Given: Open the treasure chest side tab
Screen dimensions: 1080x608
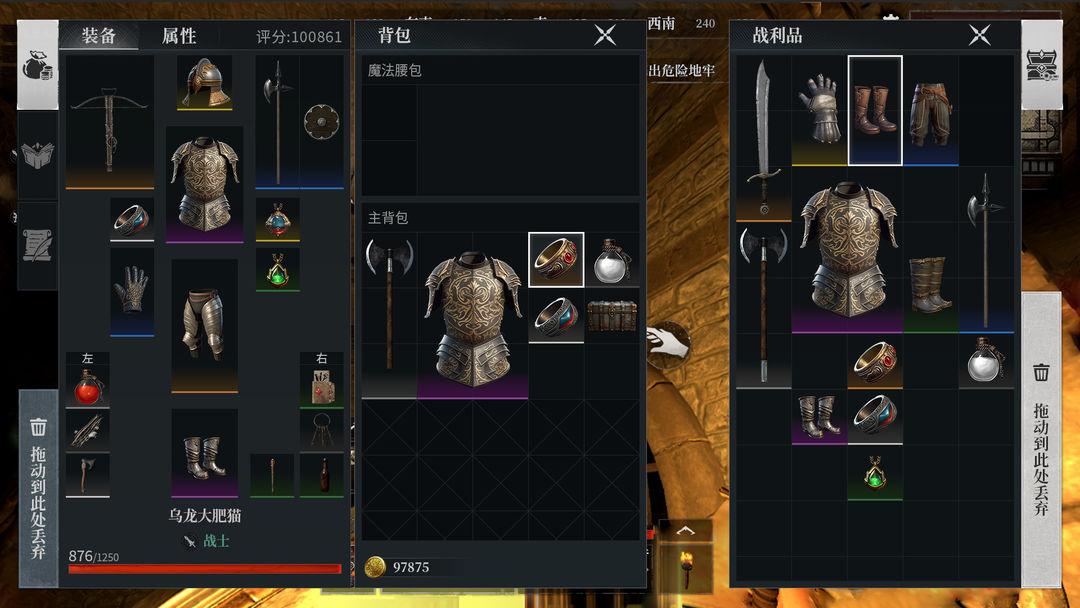Looking at the screenshot, I should click(x=1042, y=64).
